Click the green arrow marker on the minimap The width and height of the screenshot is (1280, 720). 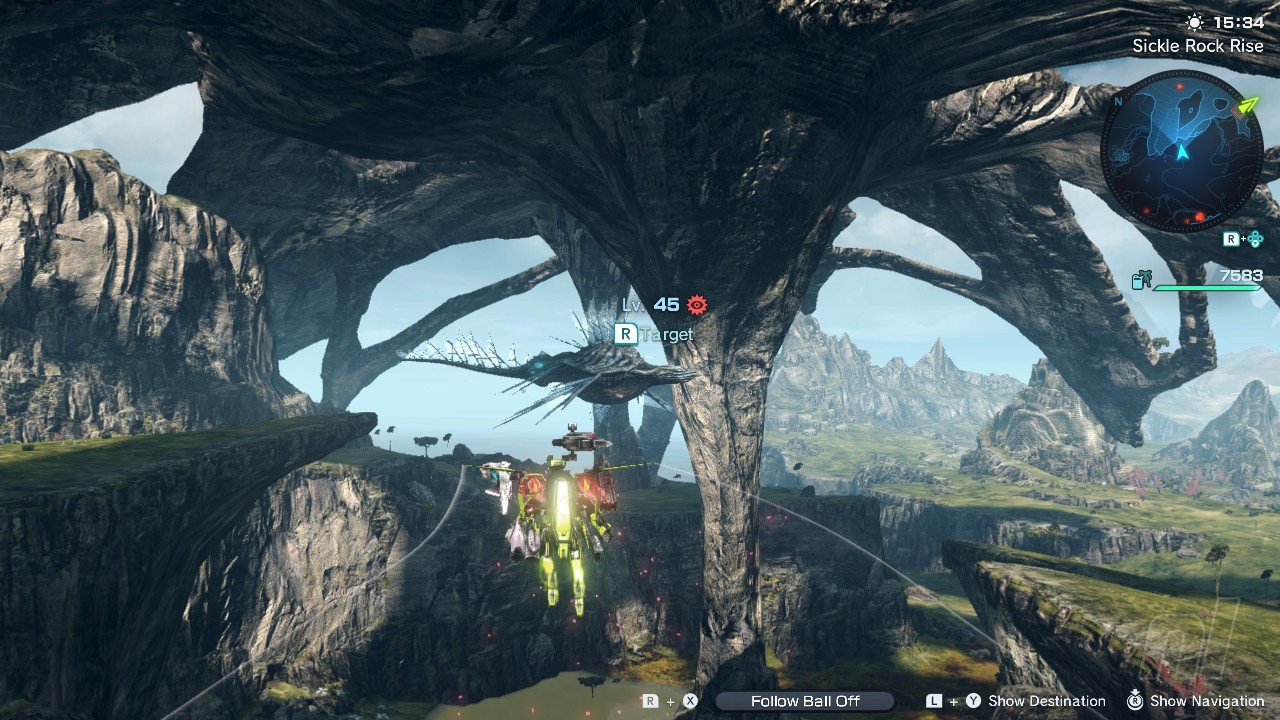(x=1246, y=105)
